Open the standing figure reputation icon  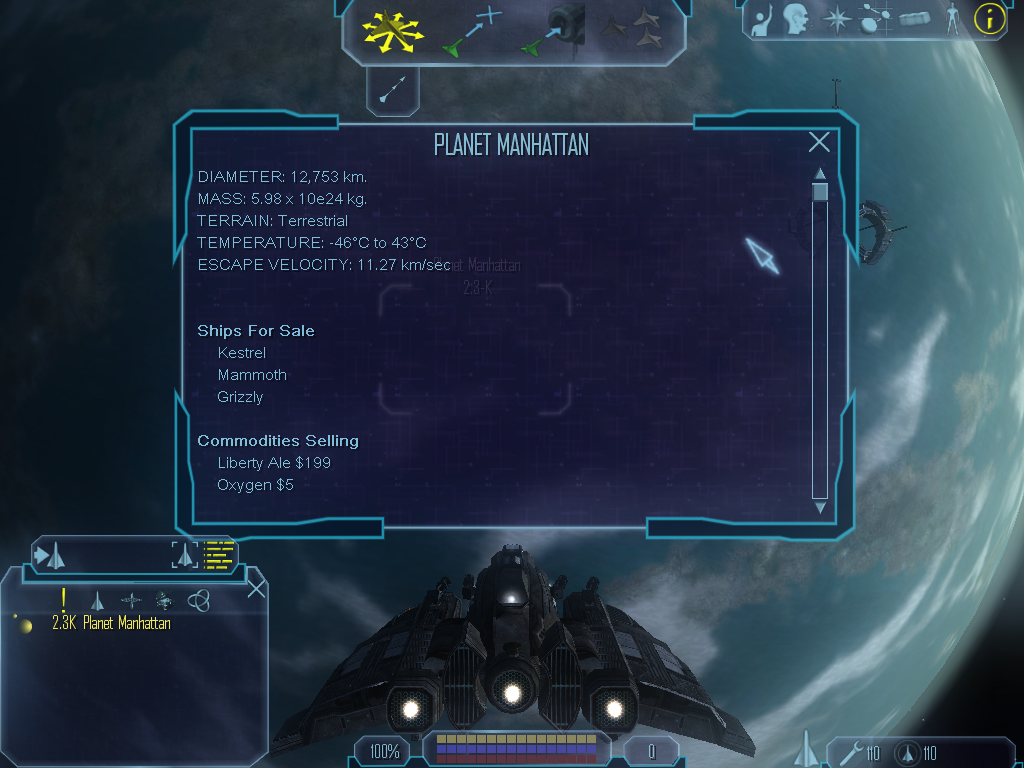952,19
